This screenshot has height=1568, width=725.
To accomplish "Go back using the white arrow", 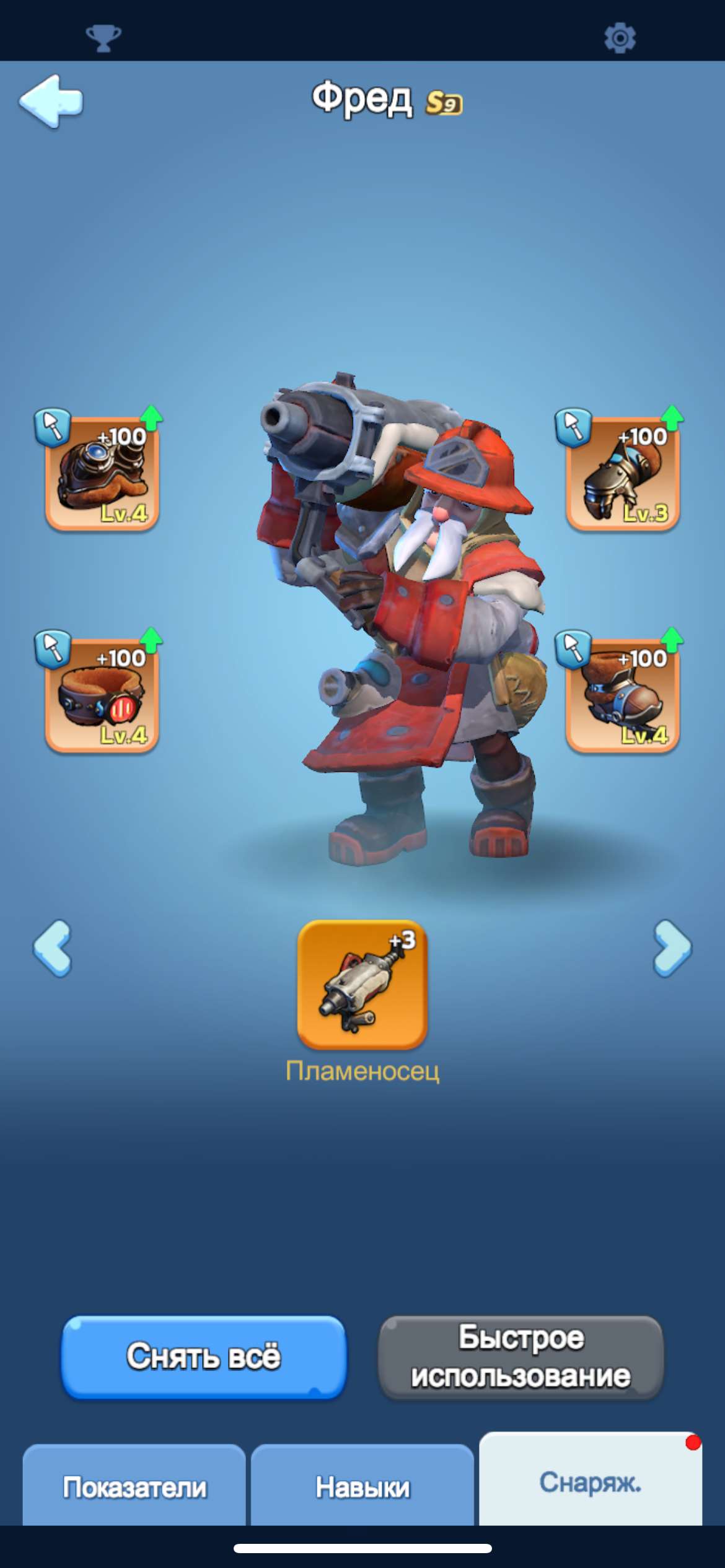I will click(51, 101).
